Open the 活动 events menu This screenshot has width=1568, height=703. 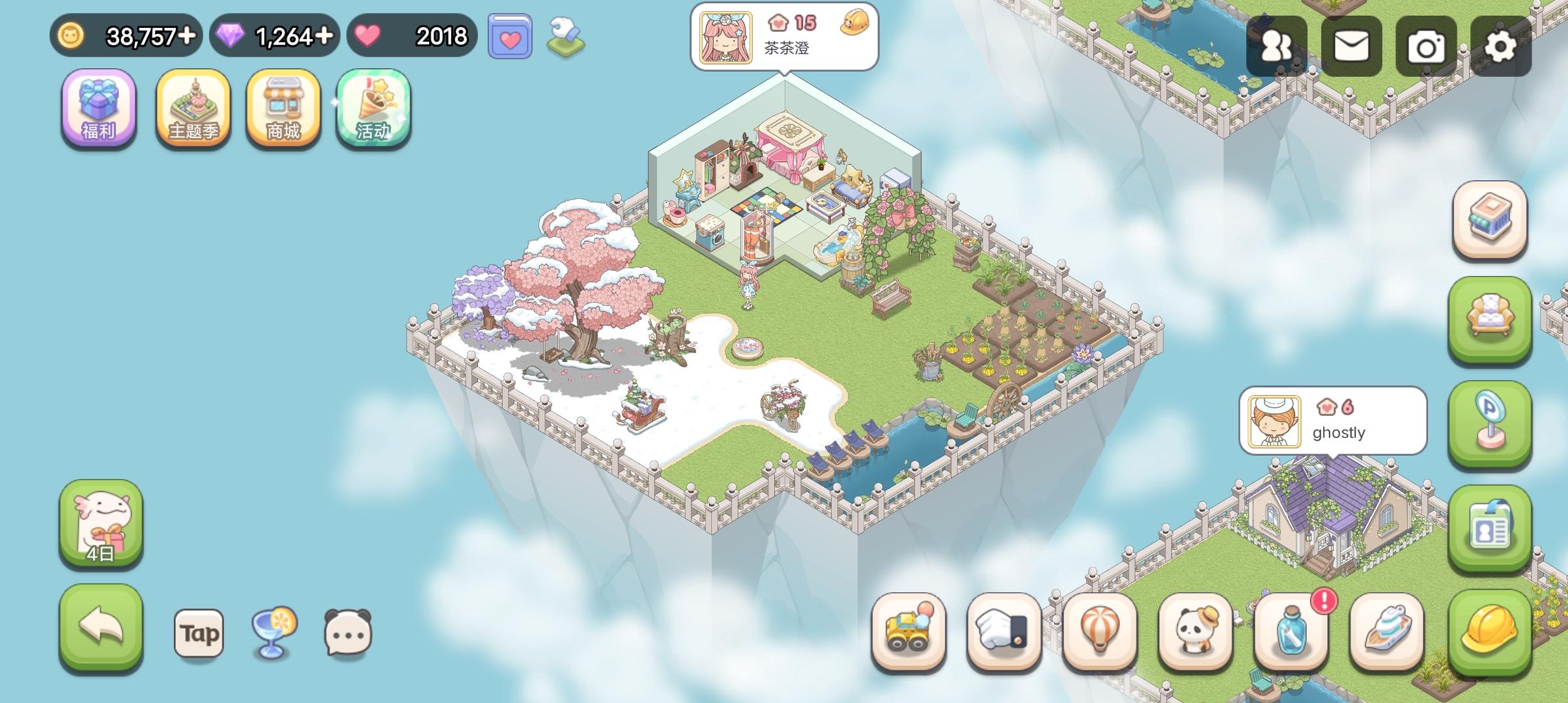click(x=373, y=109)
